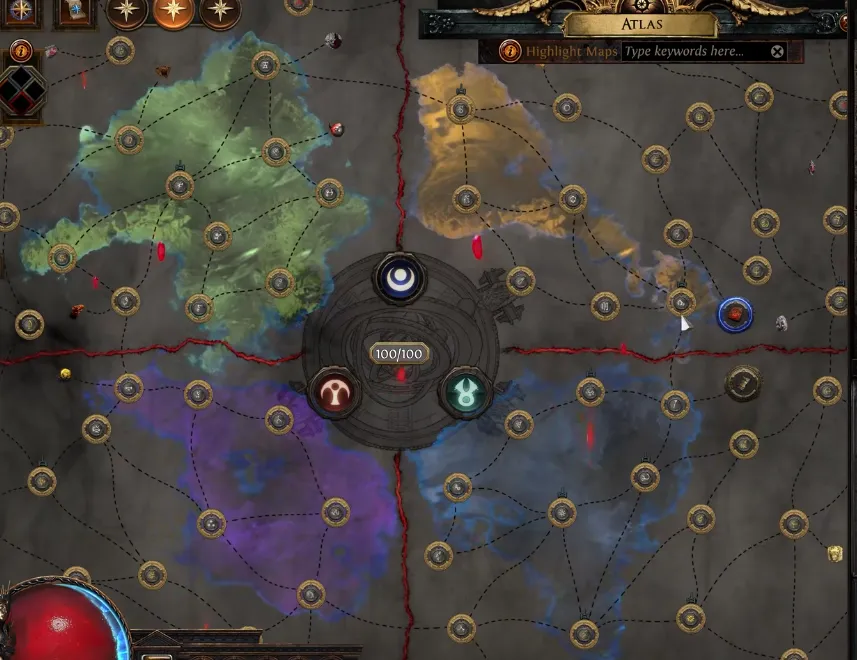The width and height of the screenshot is (857, 660).
Task: Select the teal flame orb at the Atlas centre
Action: click(464, 391)
